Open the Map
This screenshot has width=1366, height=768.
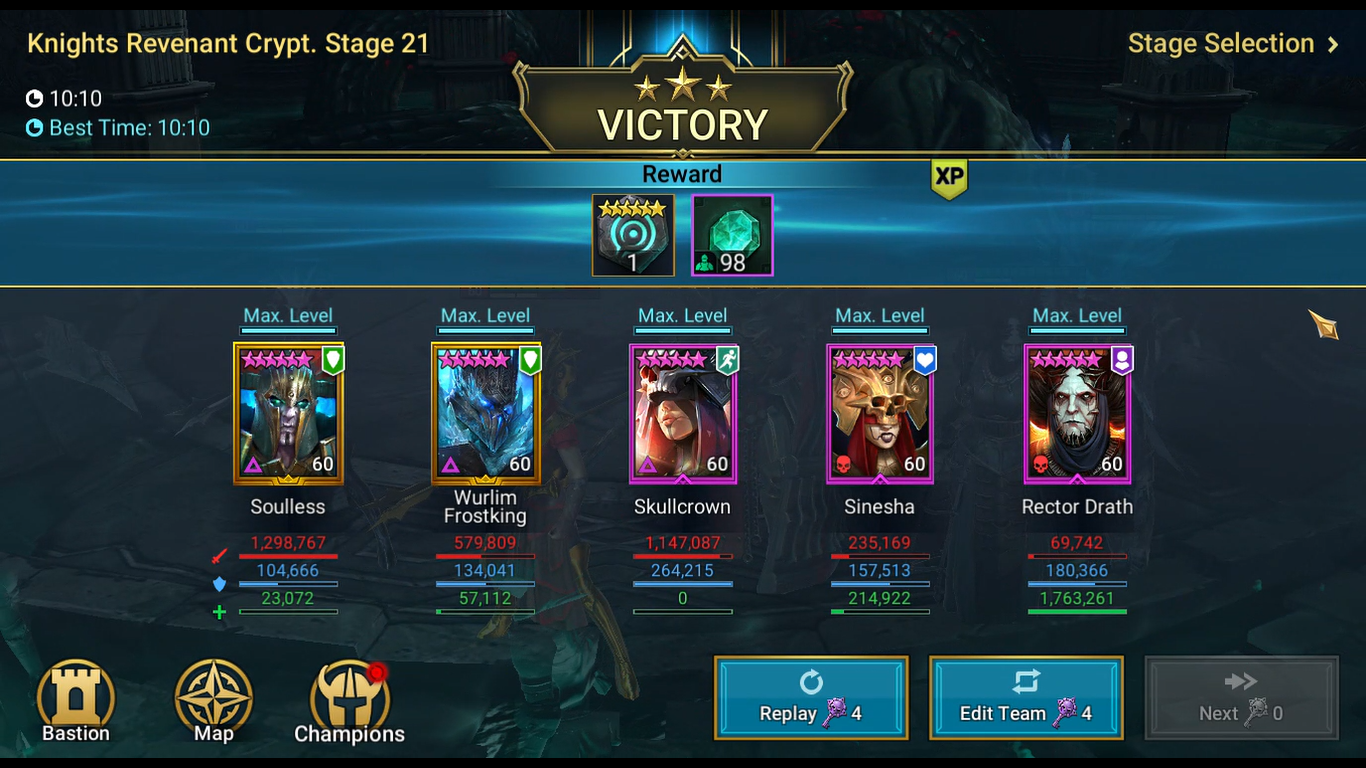point(214,700)
